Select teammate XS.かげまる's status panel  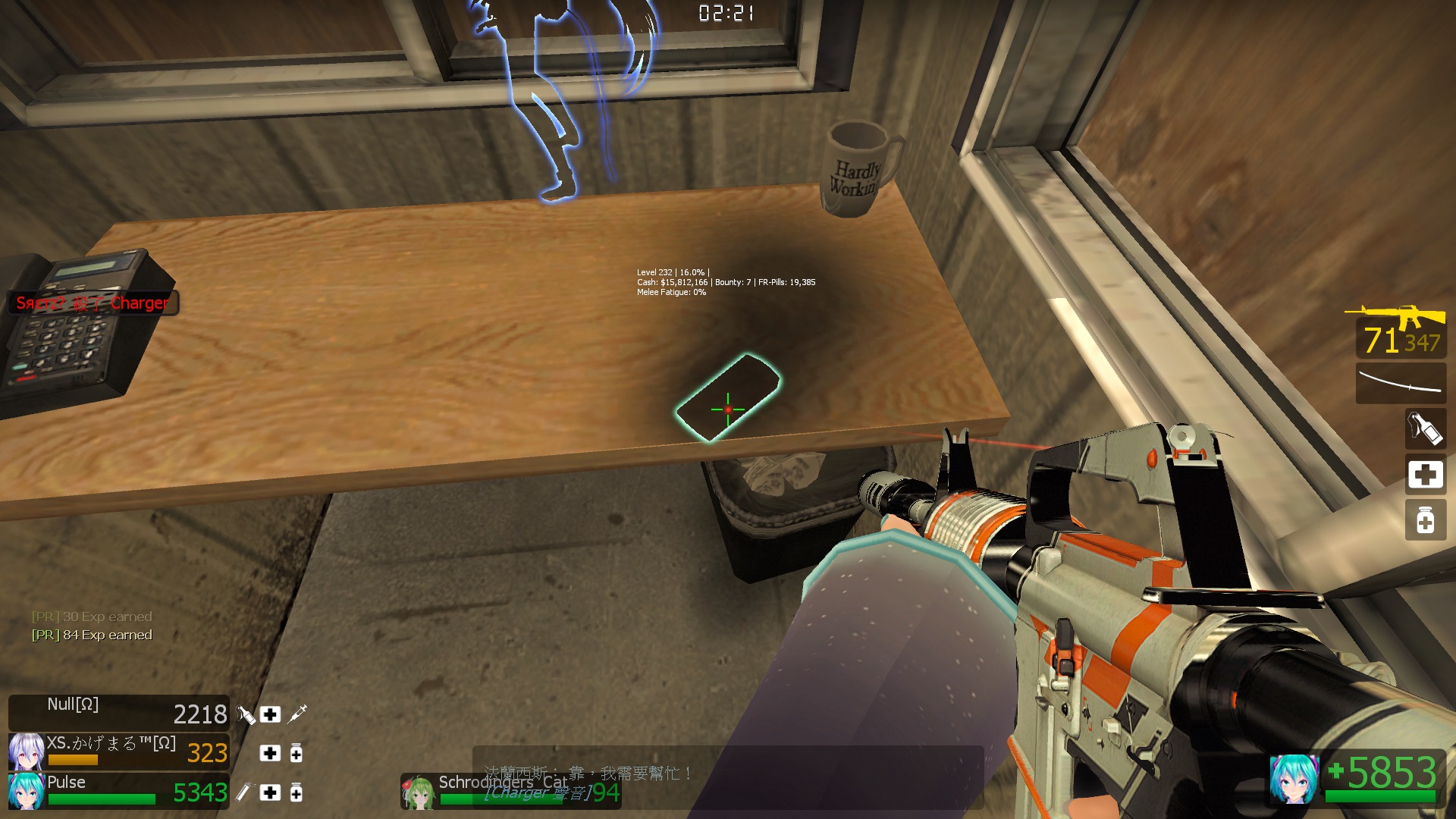click(x=119, y=752)
